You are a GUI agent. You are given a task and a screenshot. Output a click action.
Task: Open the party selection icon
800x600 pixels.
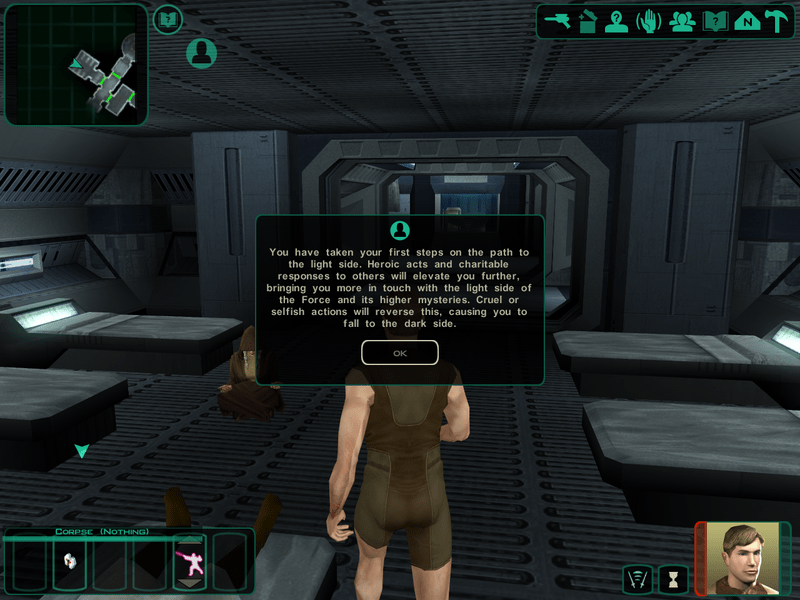click(683, 21)
